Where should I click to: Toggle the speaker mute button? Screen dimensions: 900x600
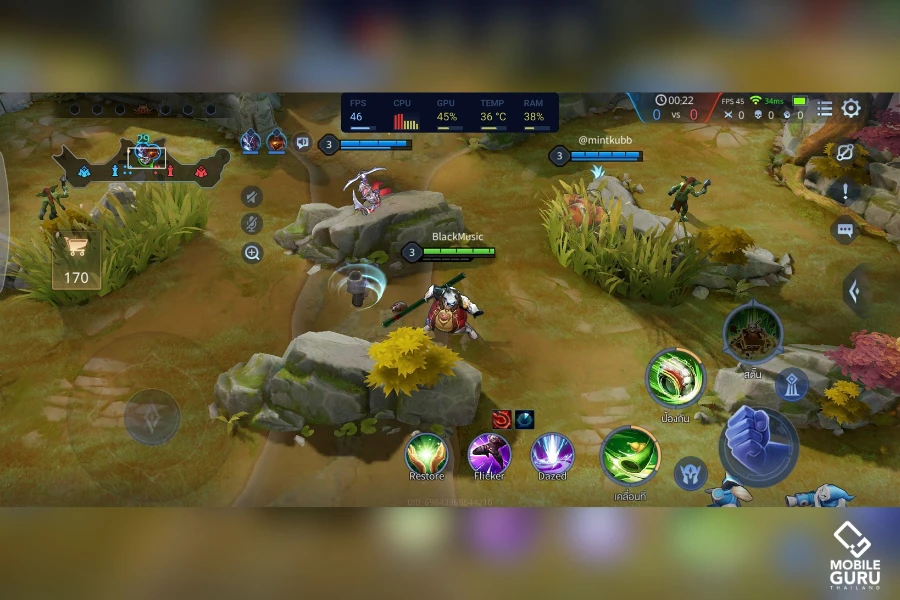pos(252,196)
